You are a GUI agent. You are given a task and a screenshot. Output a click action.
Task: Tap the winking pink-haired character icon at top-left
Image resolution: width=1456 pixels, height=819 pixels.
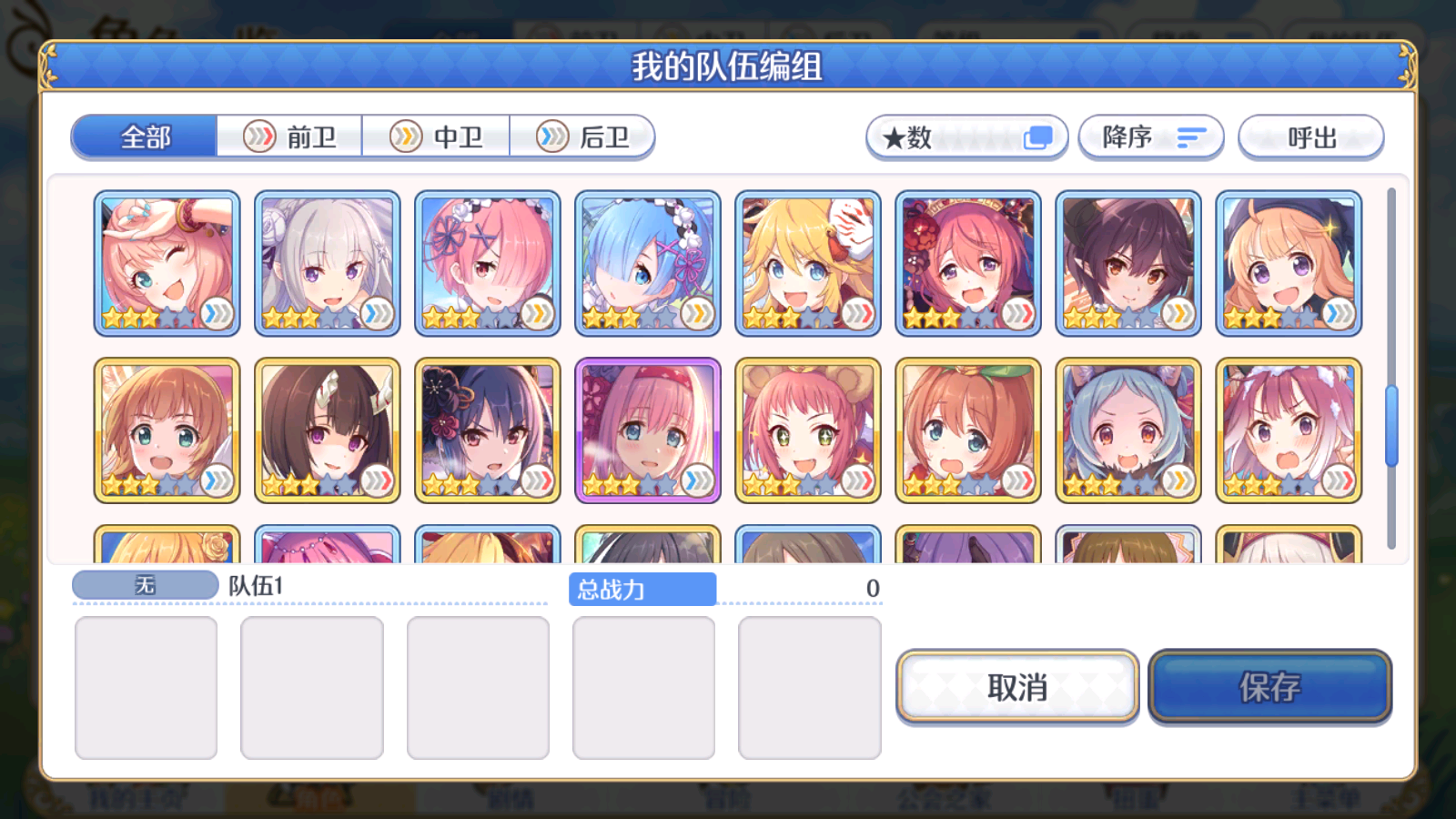coord(167,261)
